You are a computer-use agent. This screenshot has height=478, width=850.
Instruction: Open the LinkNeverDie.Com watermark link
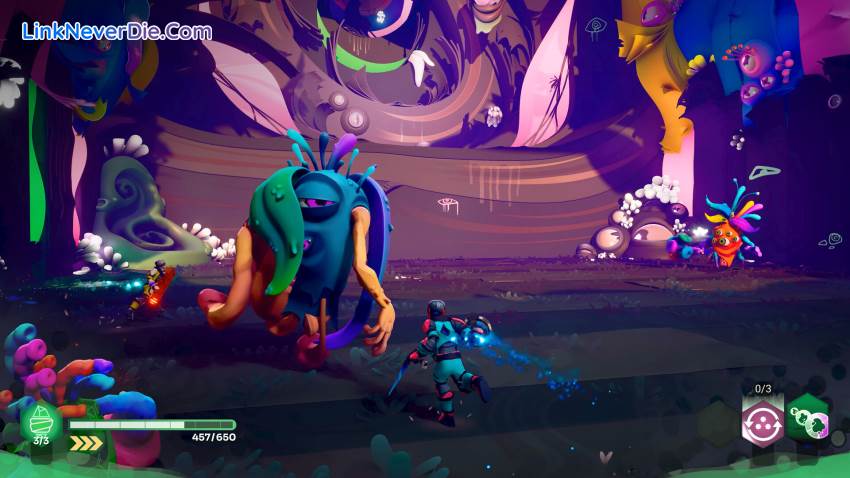(117, 31)
